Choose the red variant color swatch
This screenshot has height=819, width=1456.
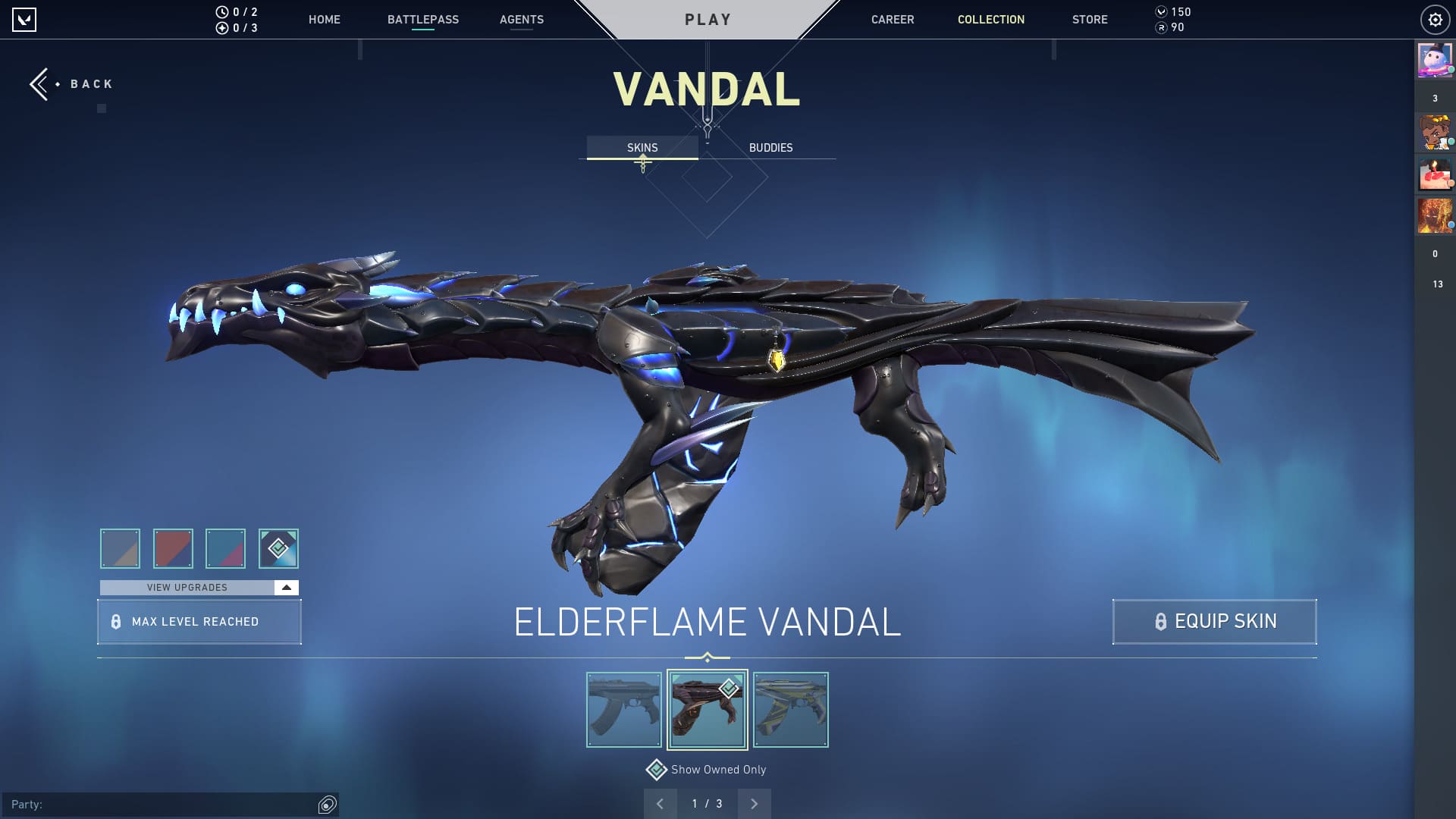coord(173,548)
